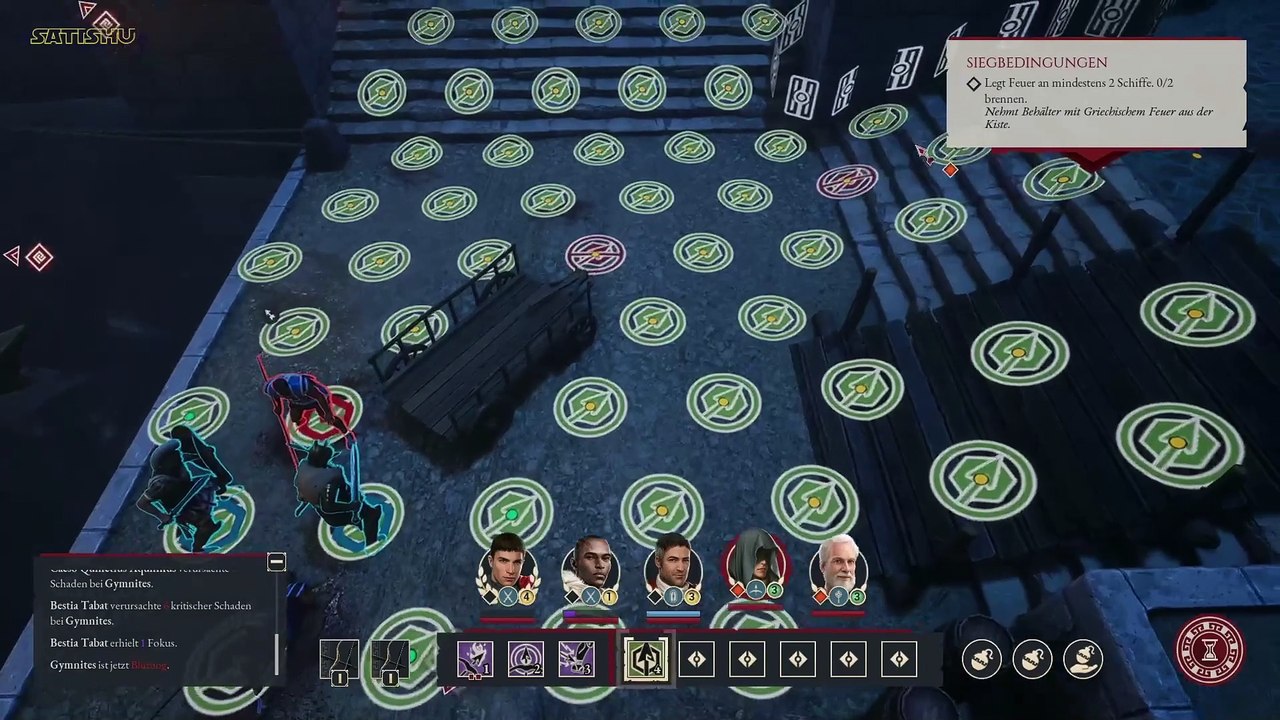Minimize the combat log panel
Screen dimensions: 1280x720
tap(277, 562)
